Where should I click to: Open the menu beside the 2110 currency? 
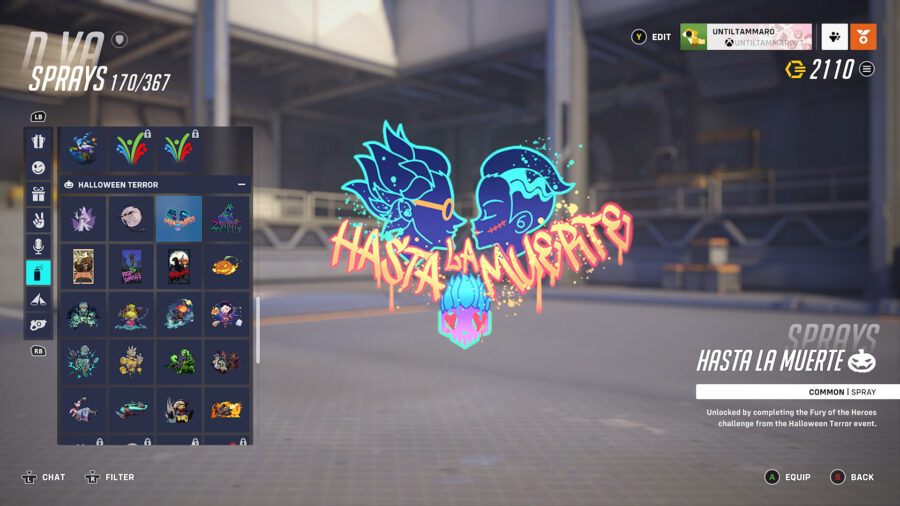coord(867,69)
